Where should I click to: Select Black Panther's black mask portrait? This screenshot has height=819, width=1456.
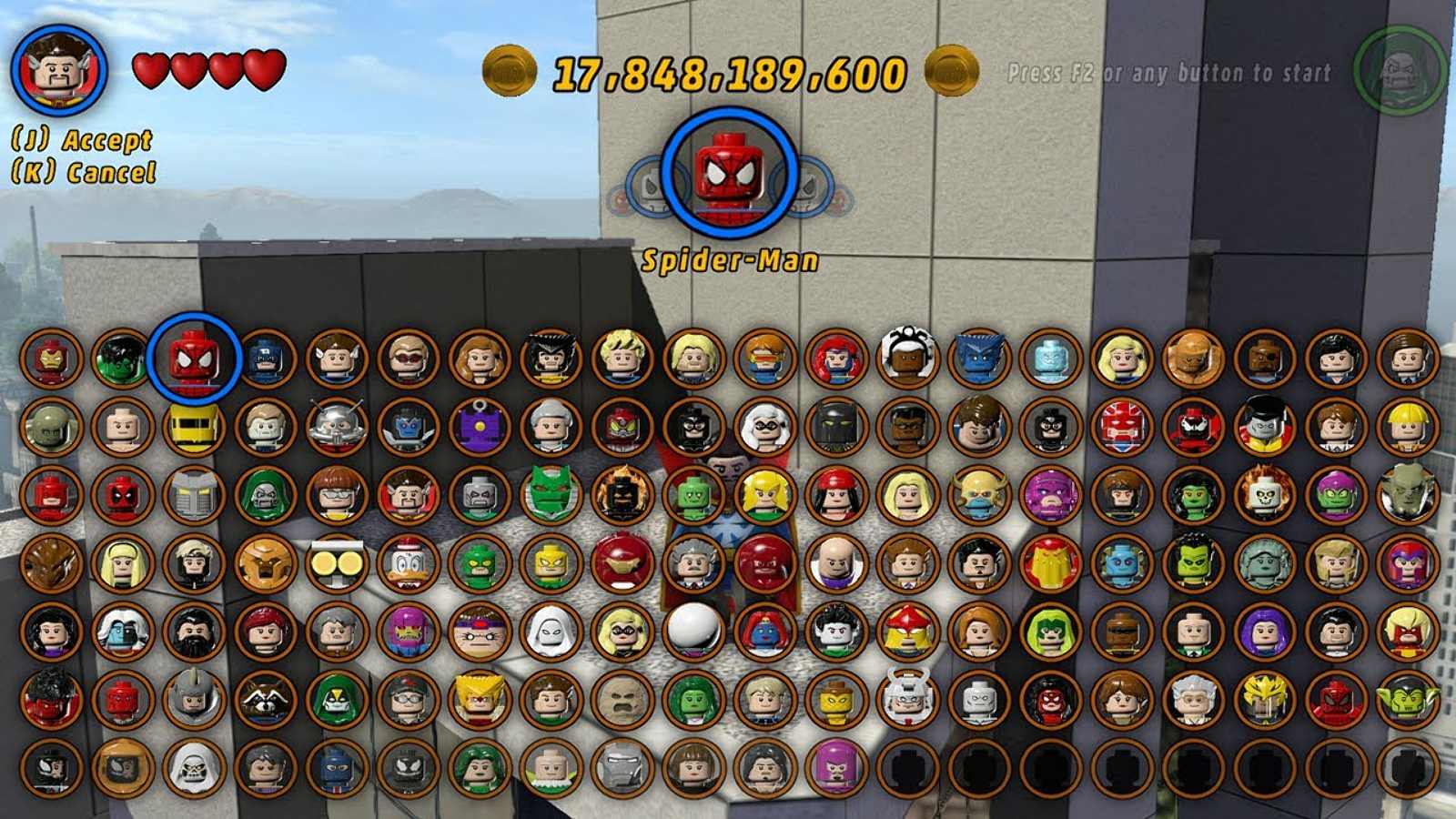pos(836,426)
